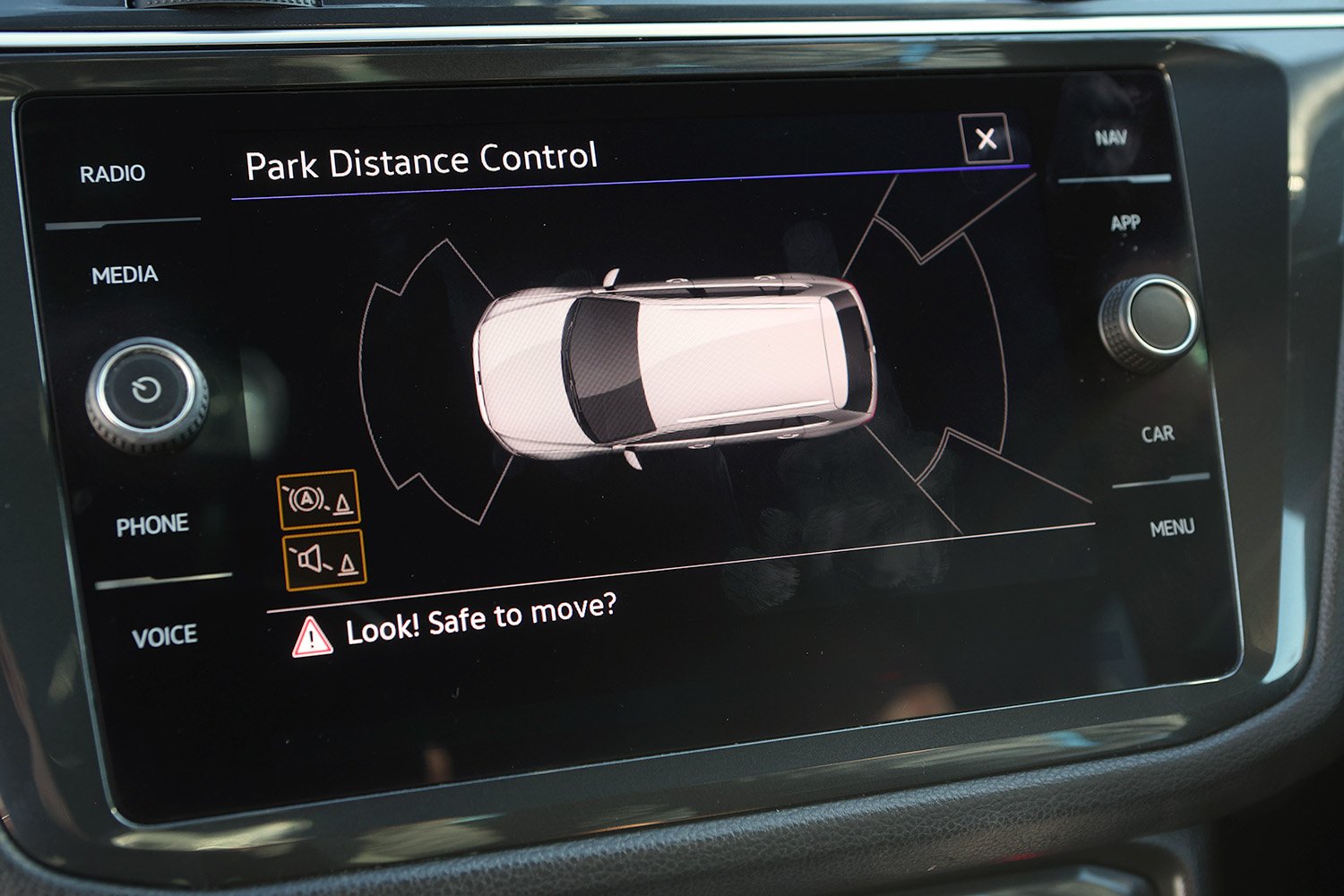Select the APP button

[1125, 223]
